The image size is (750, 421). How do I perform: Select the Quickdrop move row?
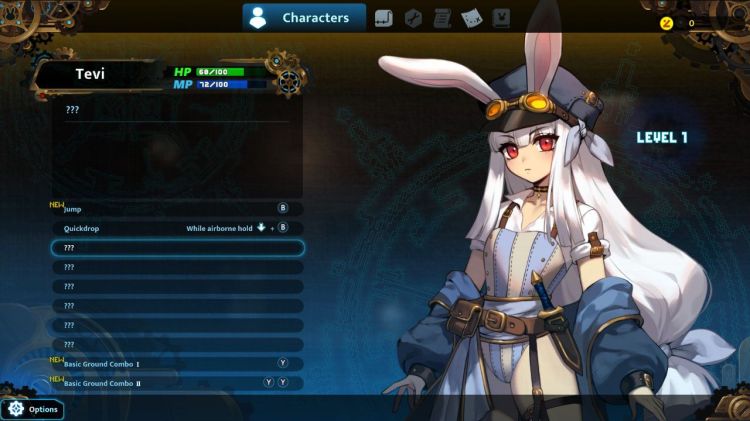[x=177, y=228]
